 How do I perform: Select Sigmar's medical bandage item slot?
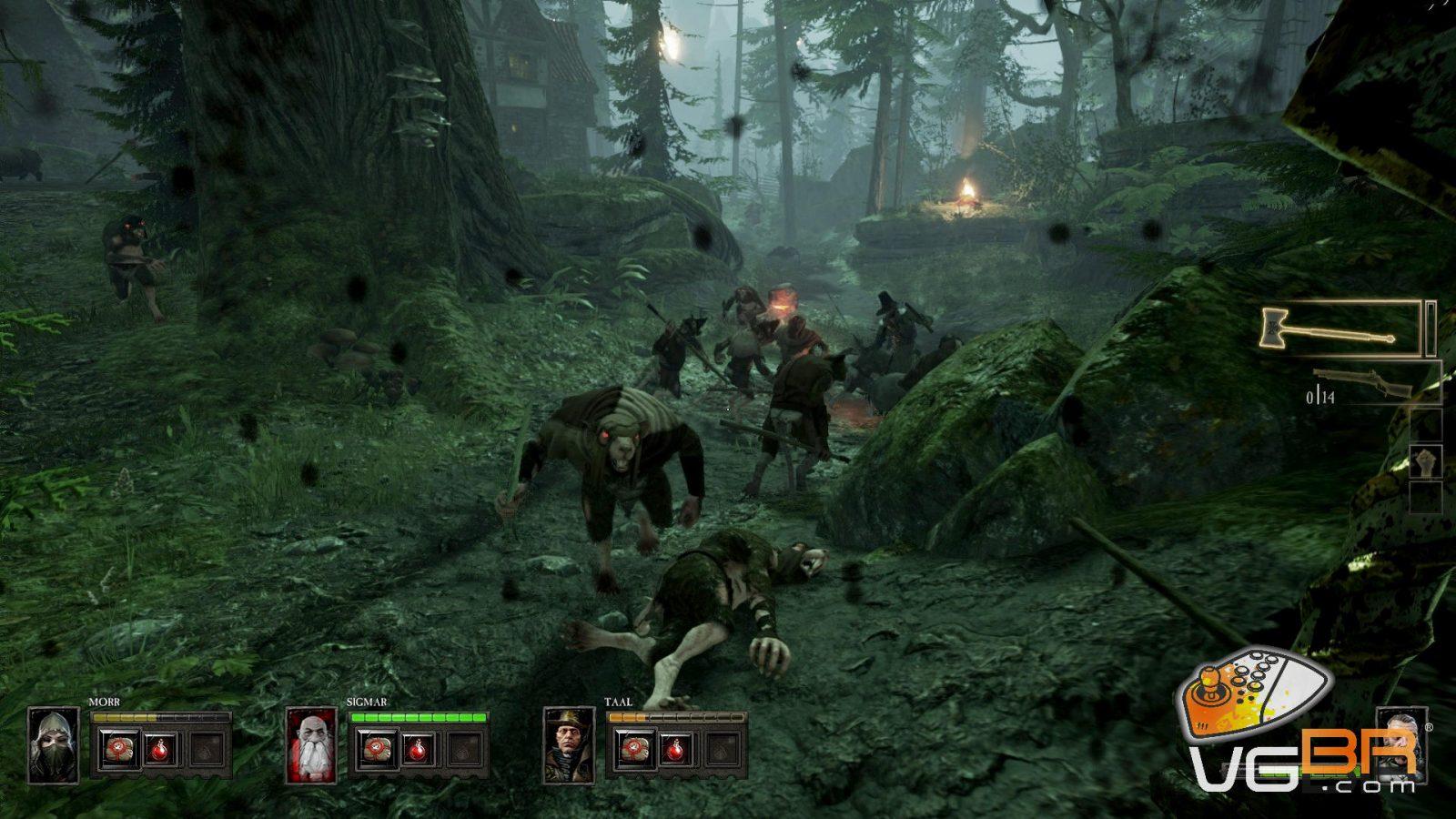coord(375,749)
